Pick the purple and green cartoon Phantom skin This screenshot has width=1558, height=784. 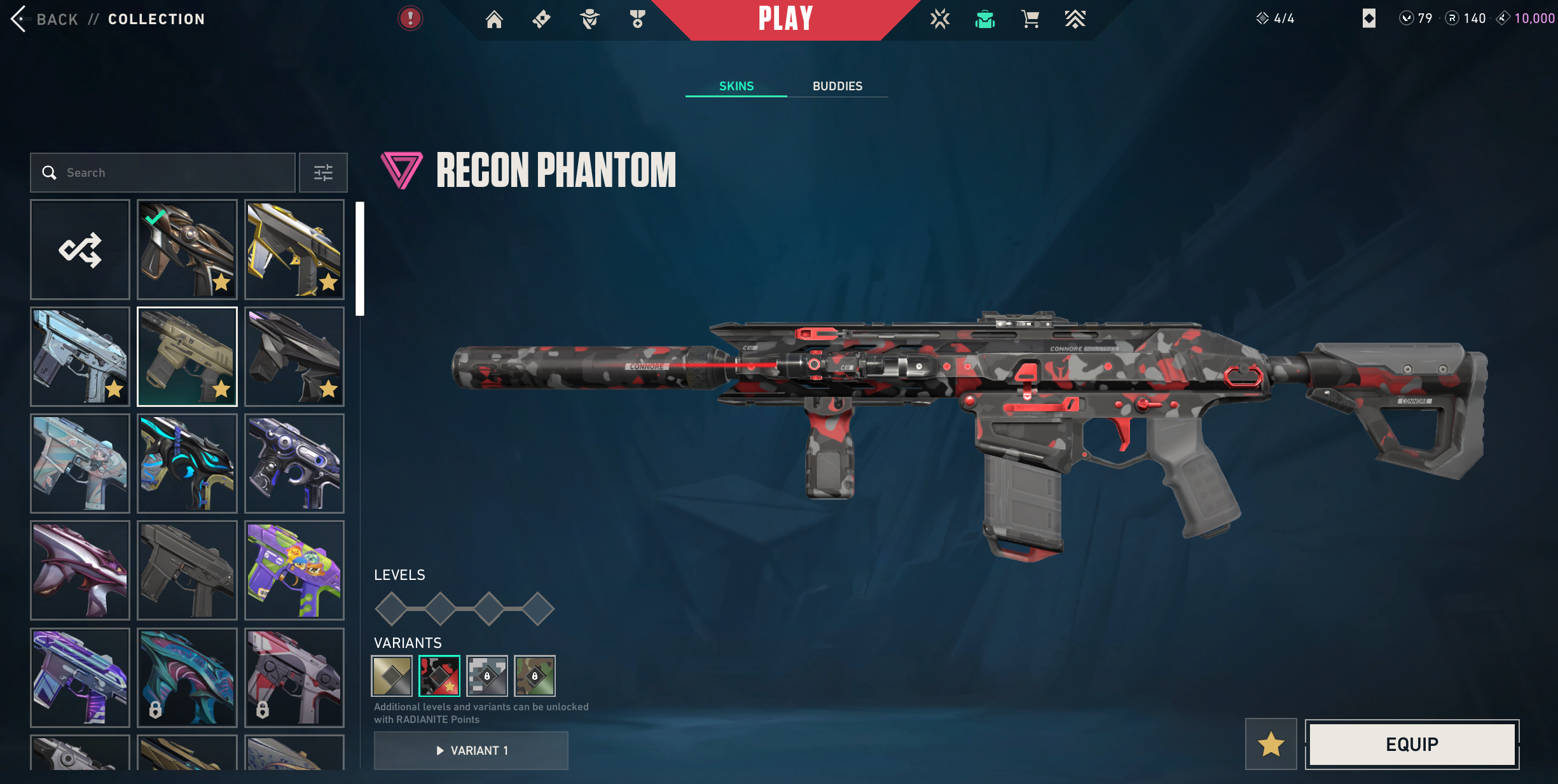(x=294, y=570)
